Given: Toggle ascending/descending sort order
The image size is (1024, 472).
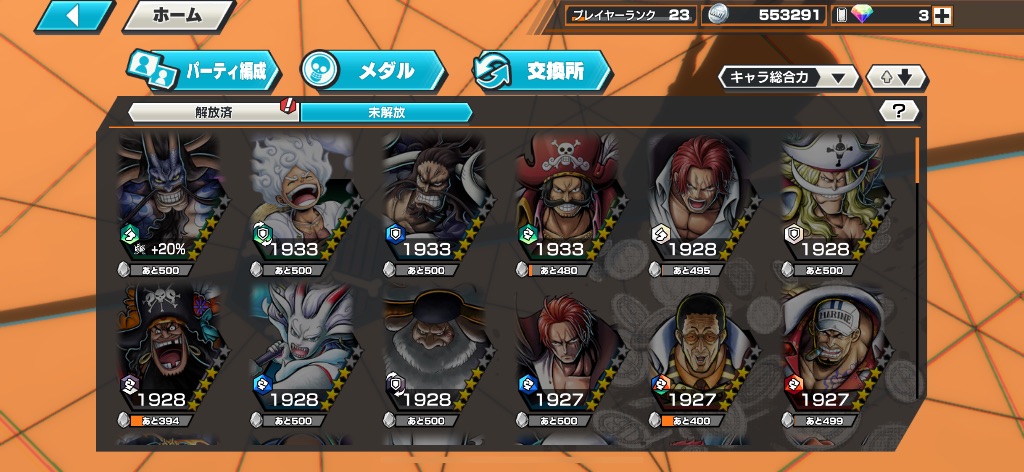Looking at the screenshot, I should pos(897,77).
